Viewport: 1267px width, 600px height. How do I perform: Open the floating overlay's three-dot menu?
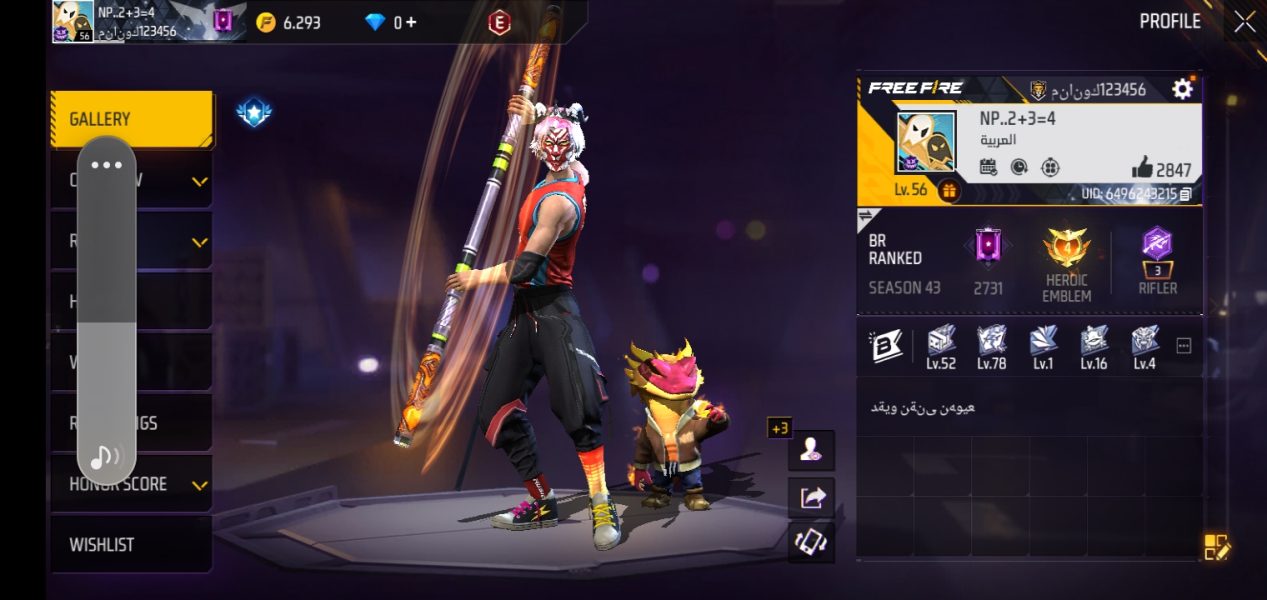click(106, 165)
